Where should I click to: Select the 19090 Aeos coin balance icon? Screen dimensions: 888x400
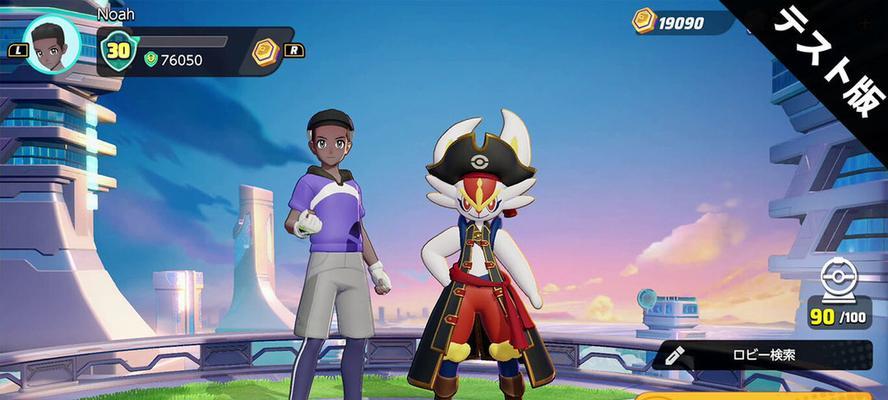(x=644, y=21)
